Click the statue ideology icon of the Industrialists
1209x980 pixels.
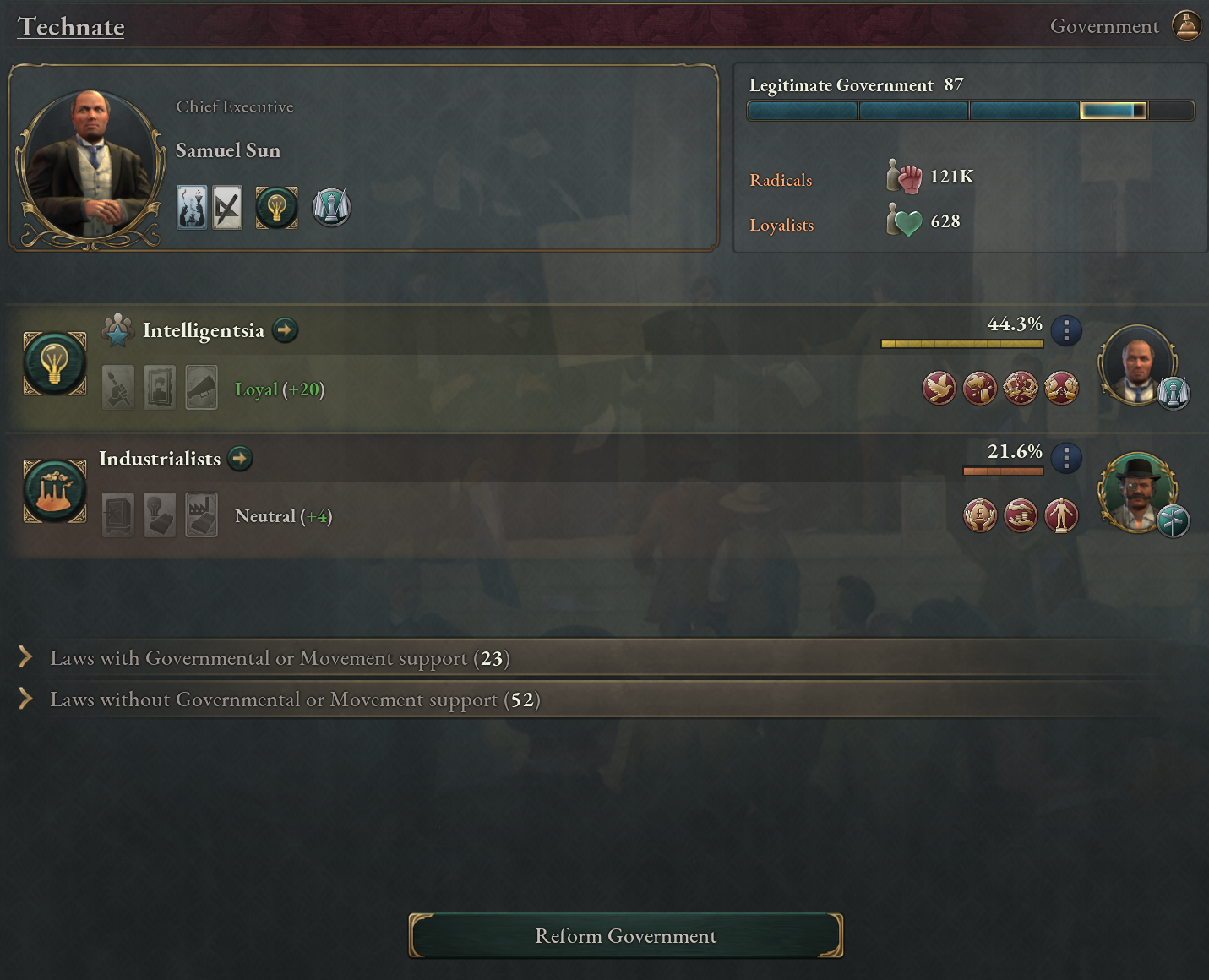1062,515
